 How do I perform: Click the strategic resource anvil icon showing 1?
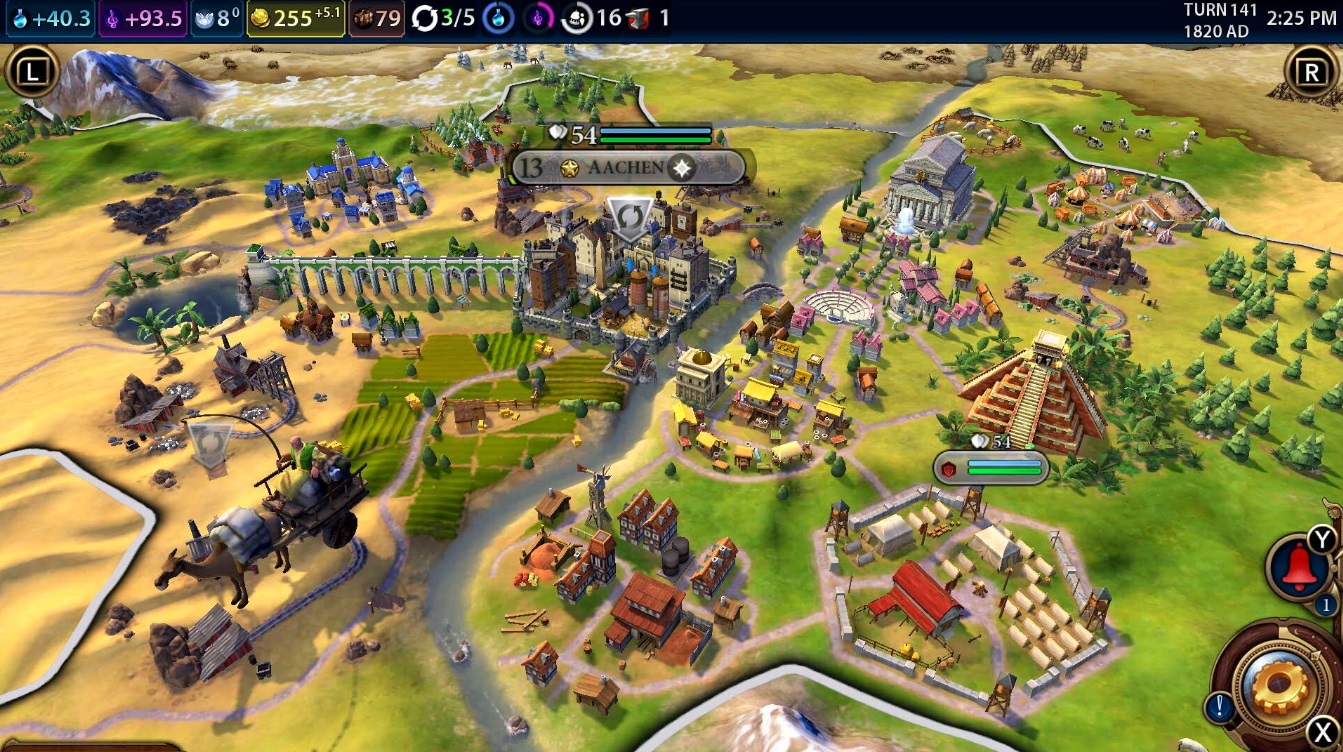coord(636,16)
